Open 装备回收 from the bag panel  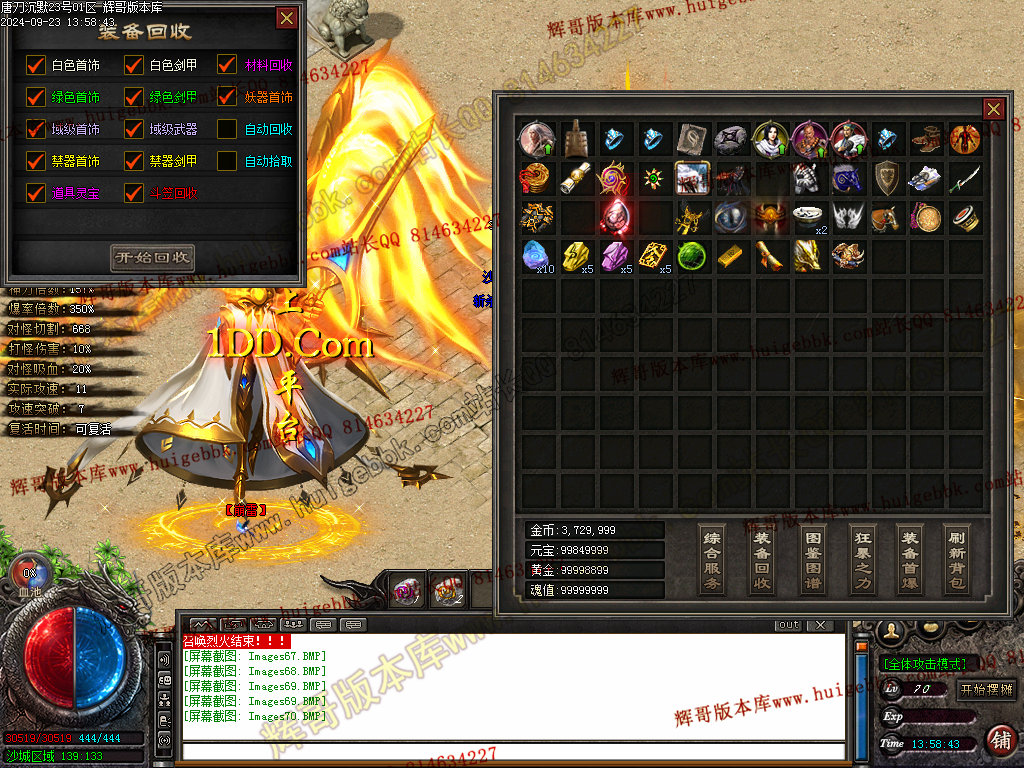762,559
